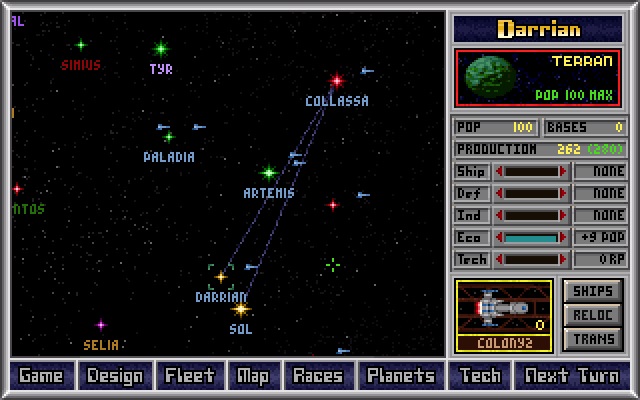Click the Ship production slider bar
Image resolution: width=640 pixels, height=400 pixels.
pyautogui.click(x=532, y=172)
